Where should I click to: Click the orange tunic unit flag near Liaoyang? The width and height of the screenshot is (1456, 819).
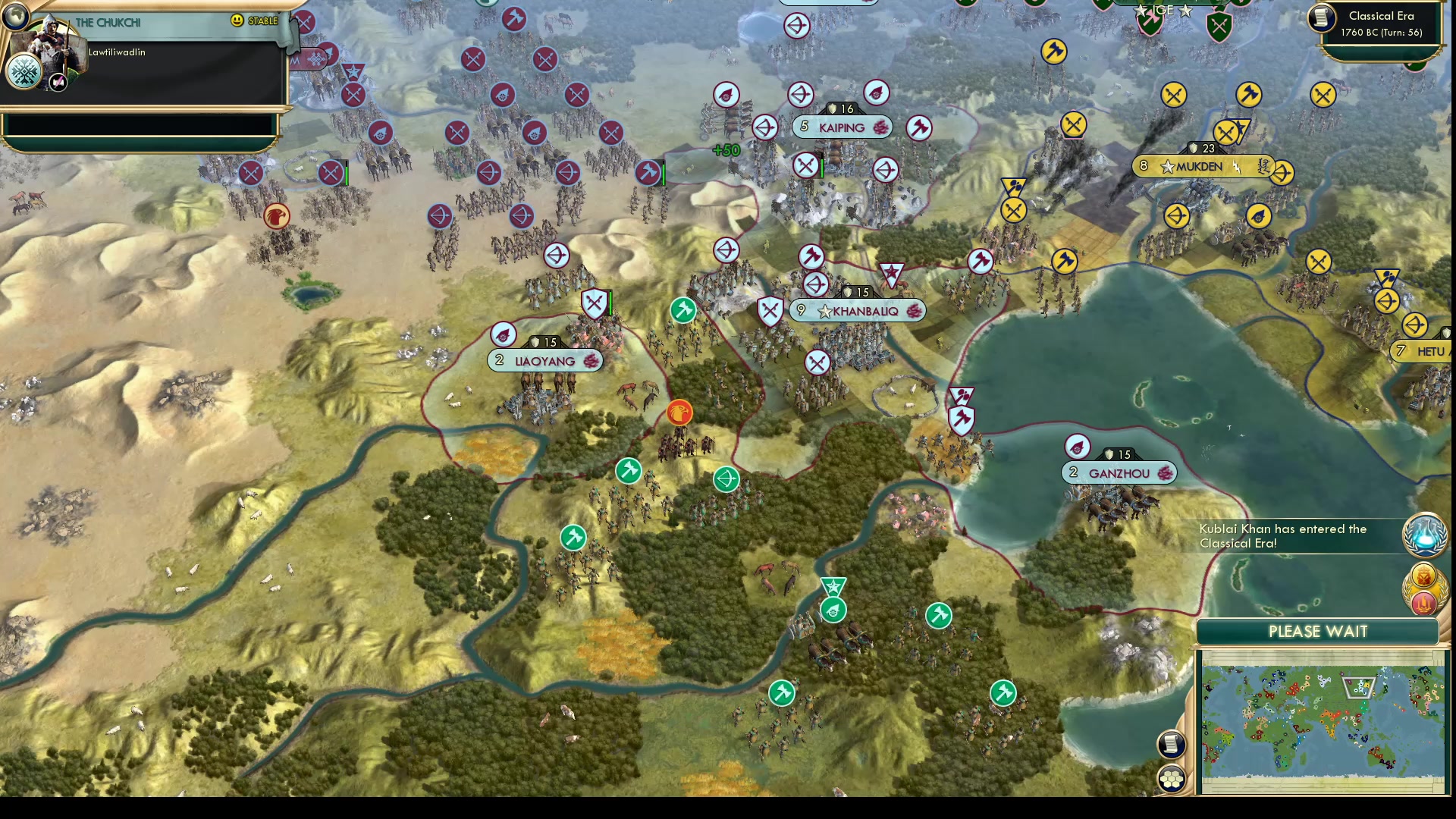tap(680, 412)
